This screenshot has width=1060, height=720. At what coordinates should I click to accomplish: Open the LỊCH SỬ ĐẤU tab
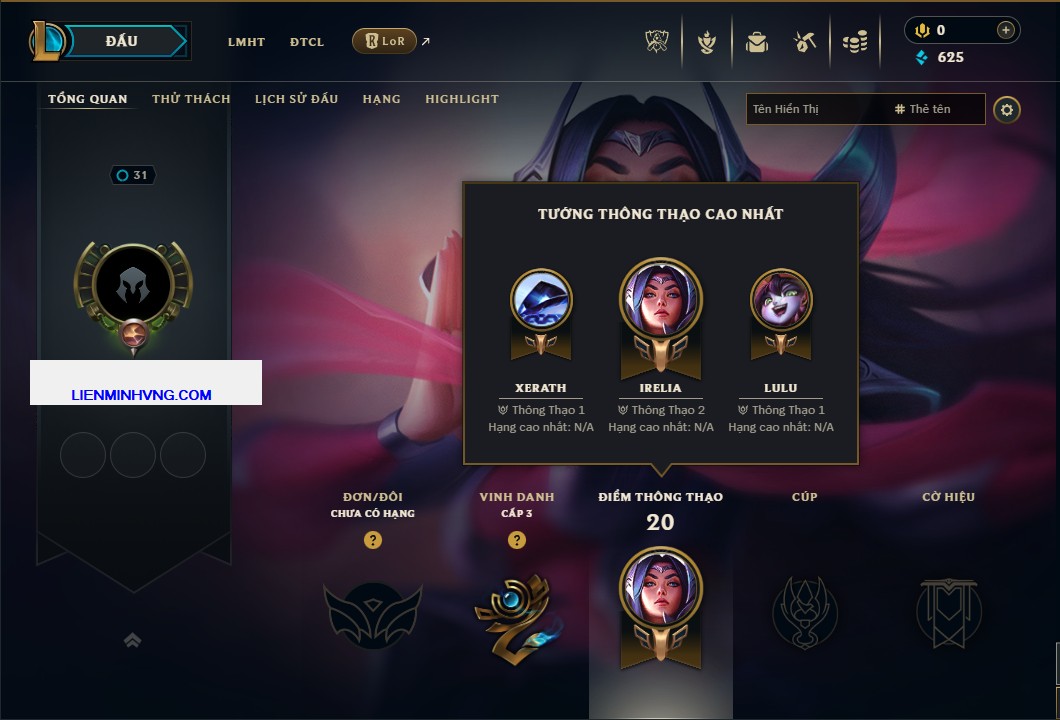click(296, 99)
